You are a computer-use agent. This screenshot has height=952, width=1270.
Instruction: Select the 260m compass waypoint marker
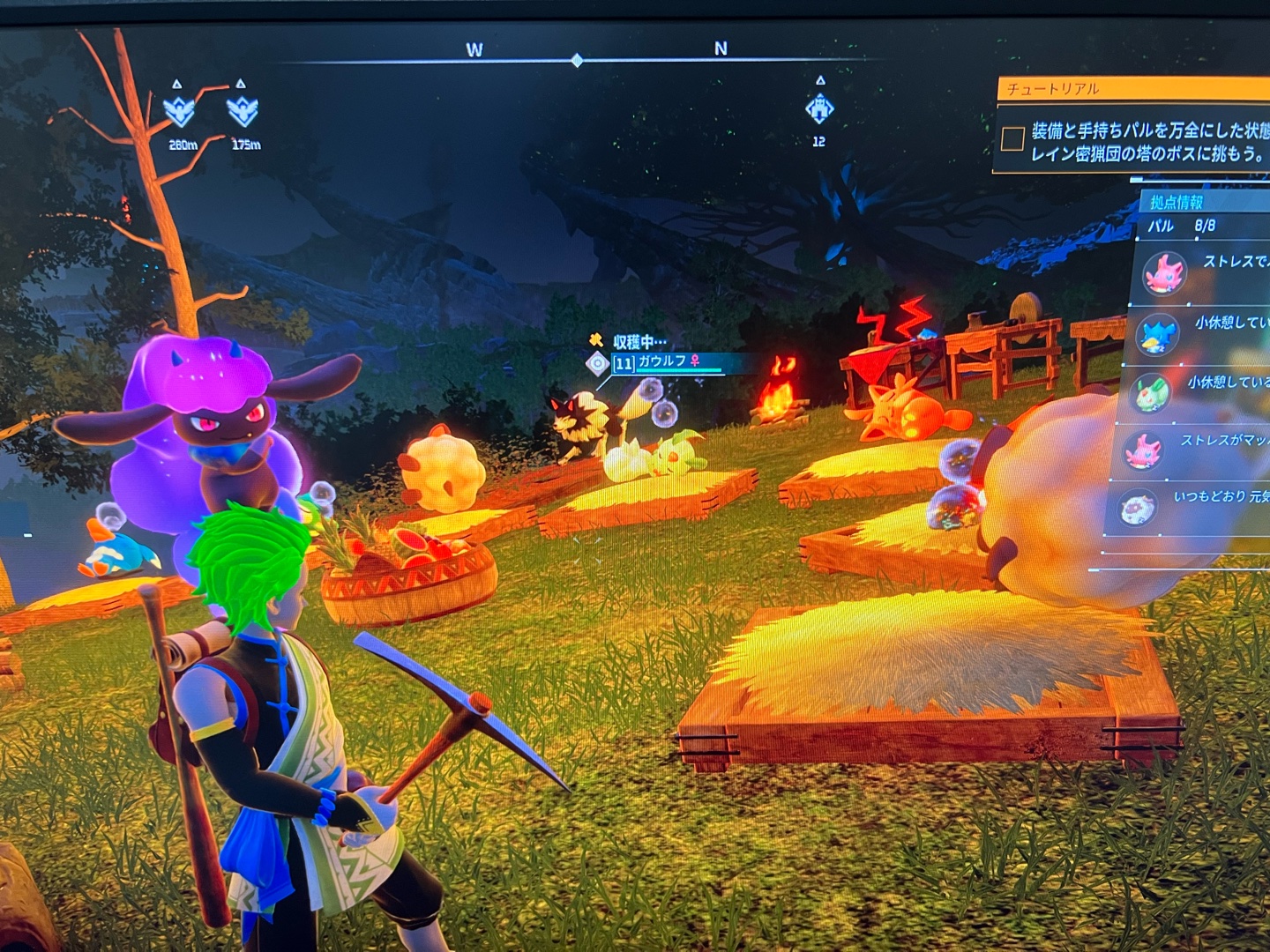180,113
